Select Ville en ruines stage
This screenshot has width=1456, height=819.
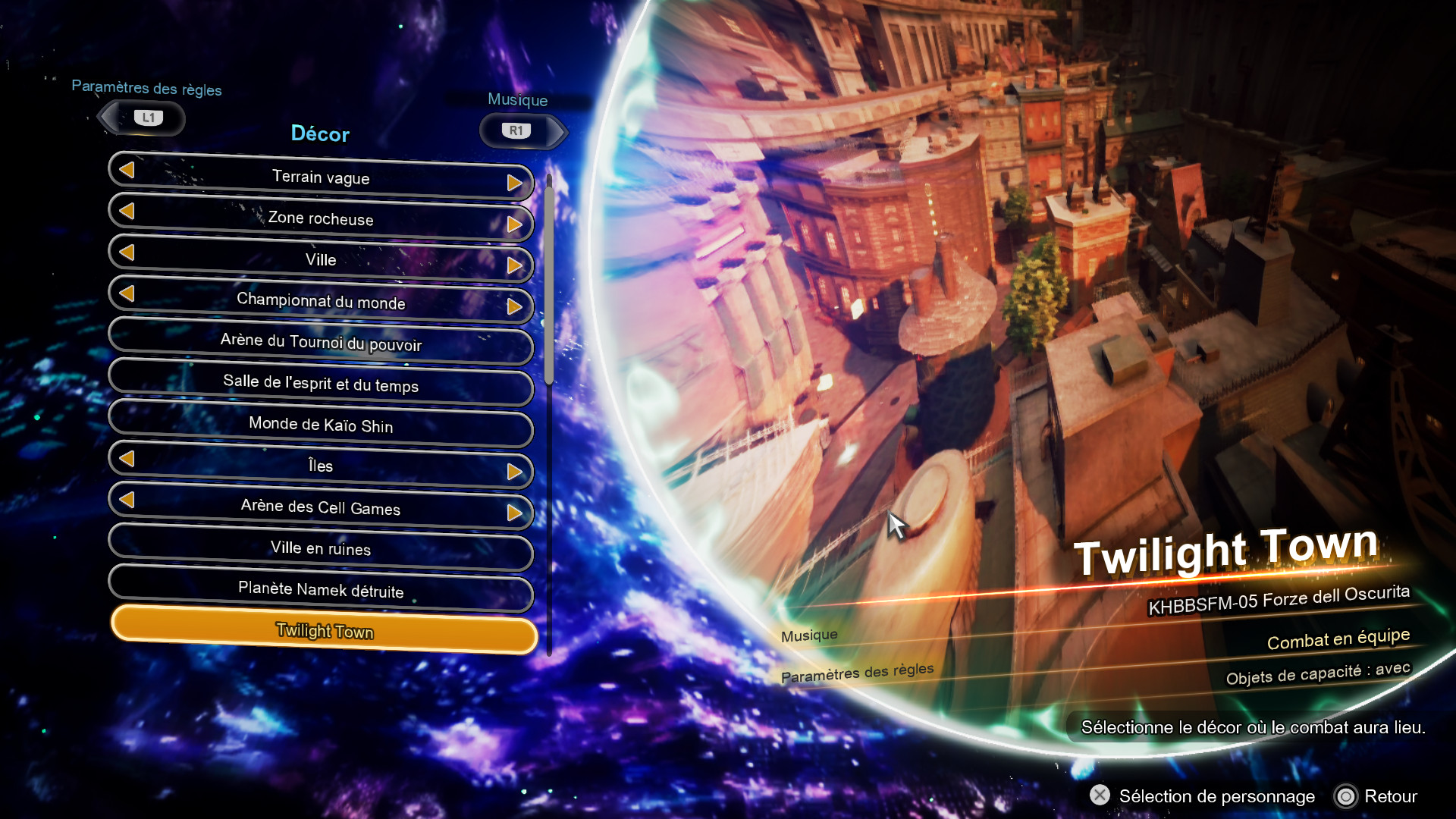(321, 550)
